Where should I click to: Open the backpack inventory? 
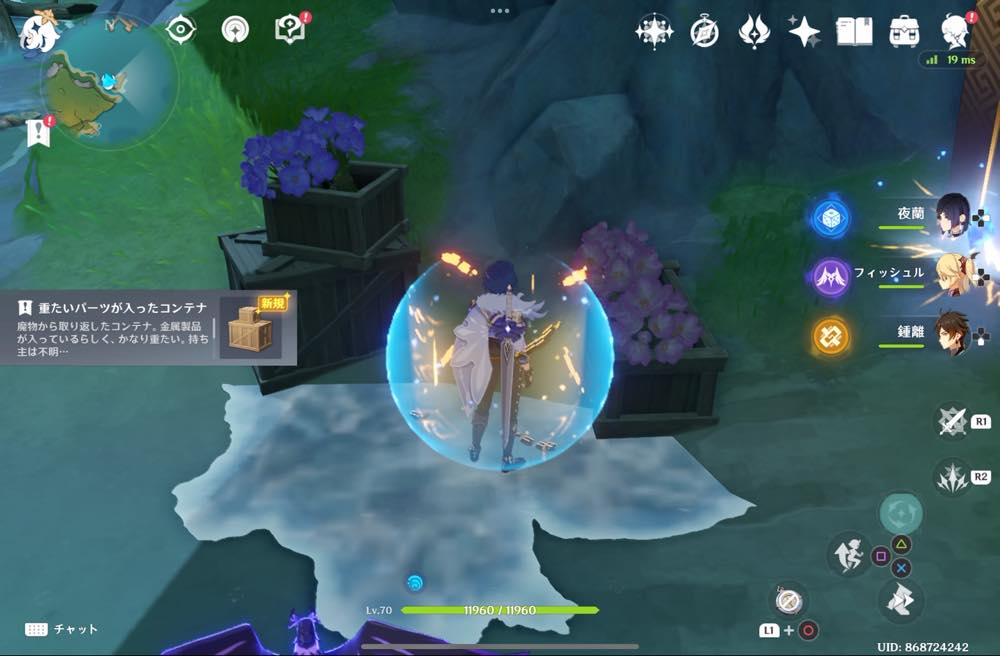tap(904, 32)
